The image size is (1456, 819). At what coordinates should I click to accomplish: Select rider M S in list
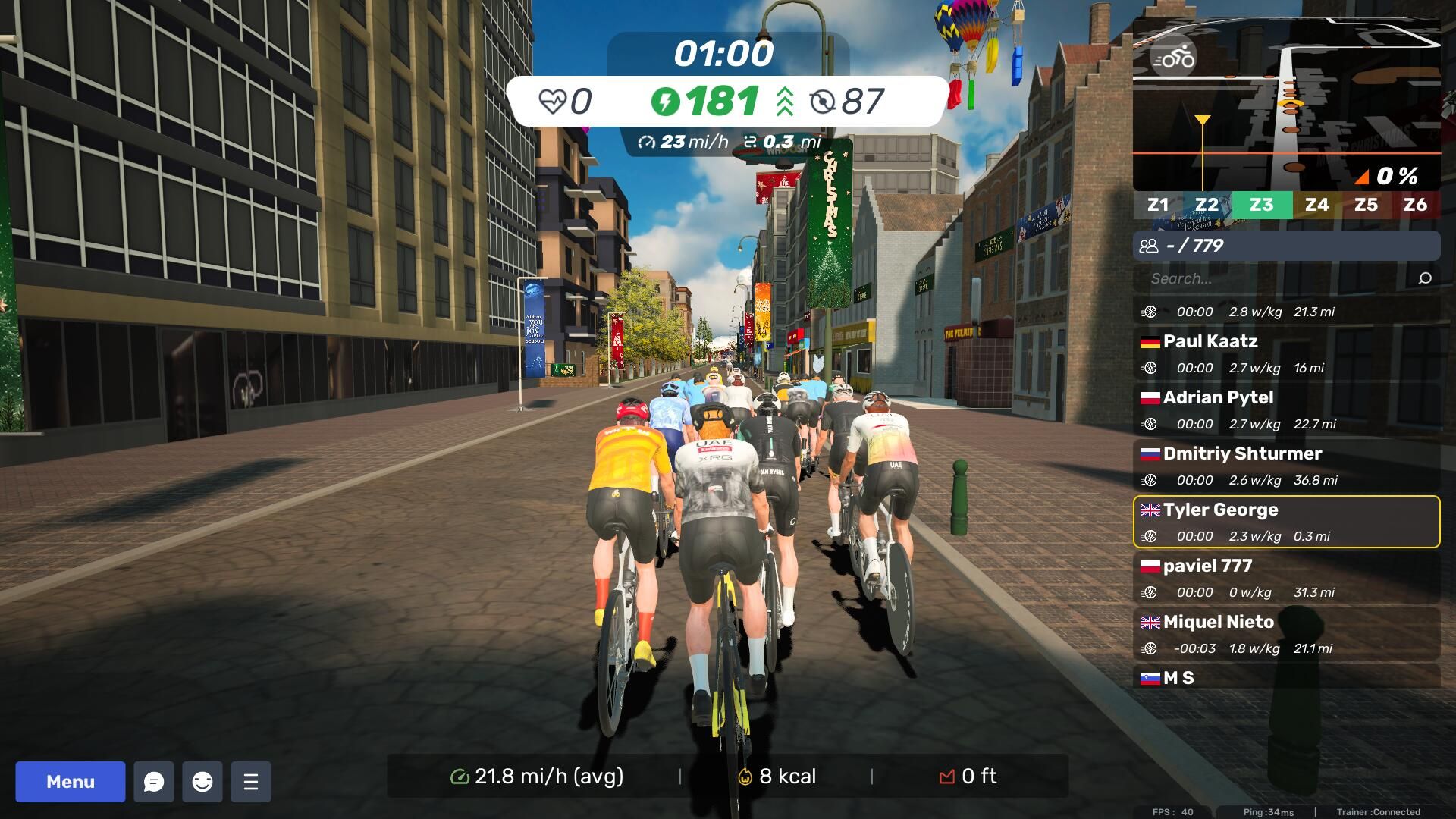[1286, 678]
